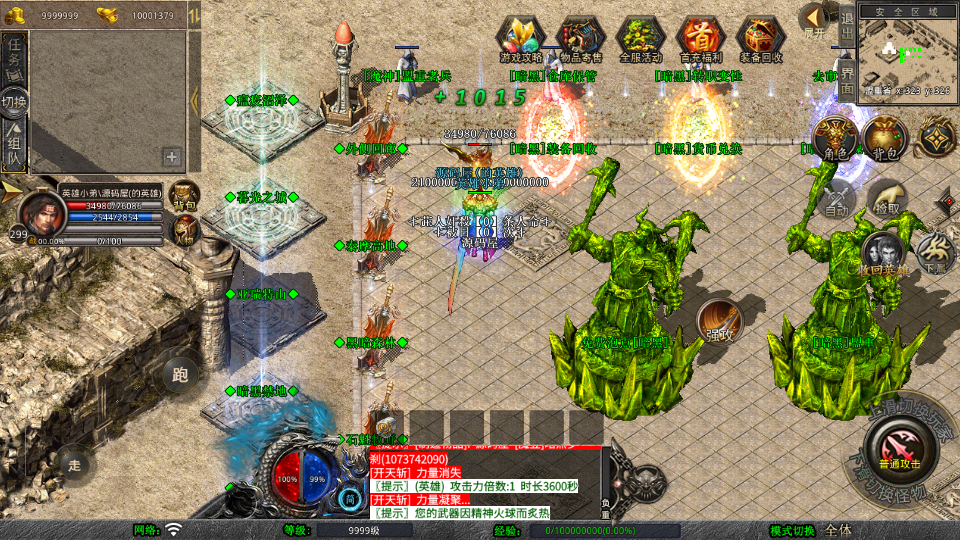Tap the 捡取 pick-up button
The width and height of the screenshot is (960, 540).
tap(886, 198)
